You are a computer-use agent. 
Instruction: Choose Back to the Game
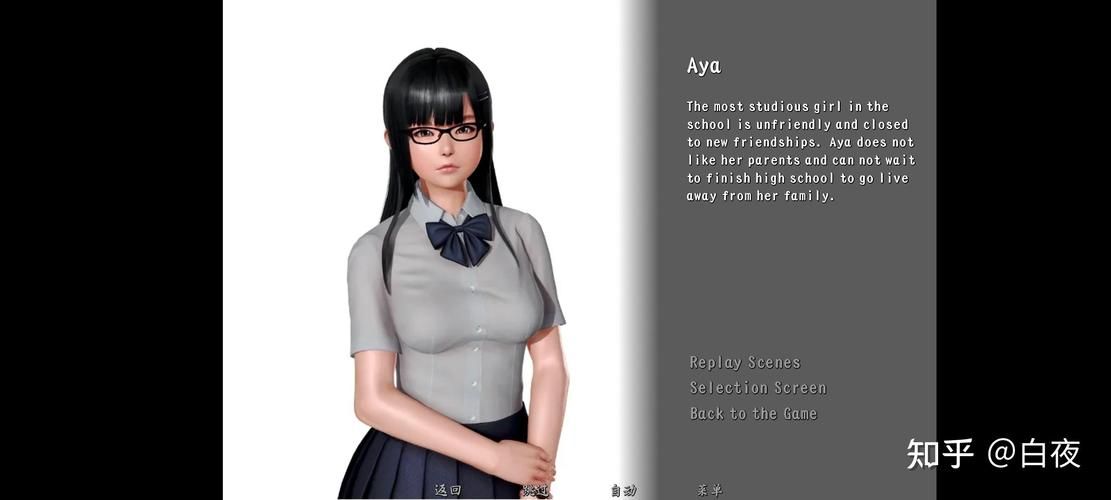(x=753, y=413)
